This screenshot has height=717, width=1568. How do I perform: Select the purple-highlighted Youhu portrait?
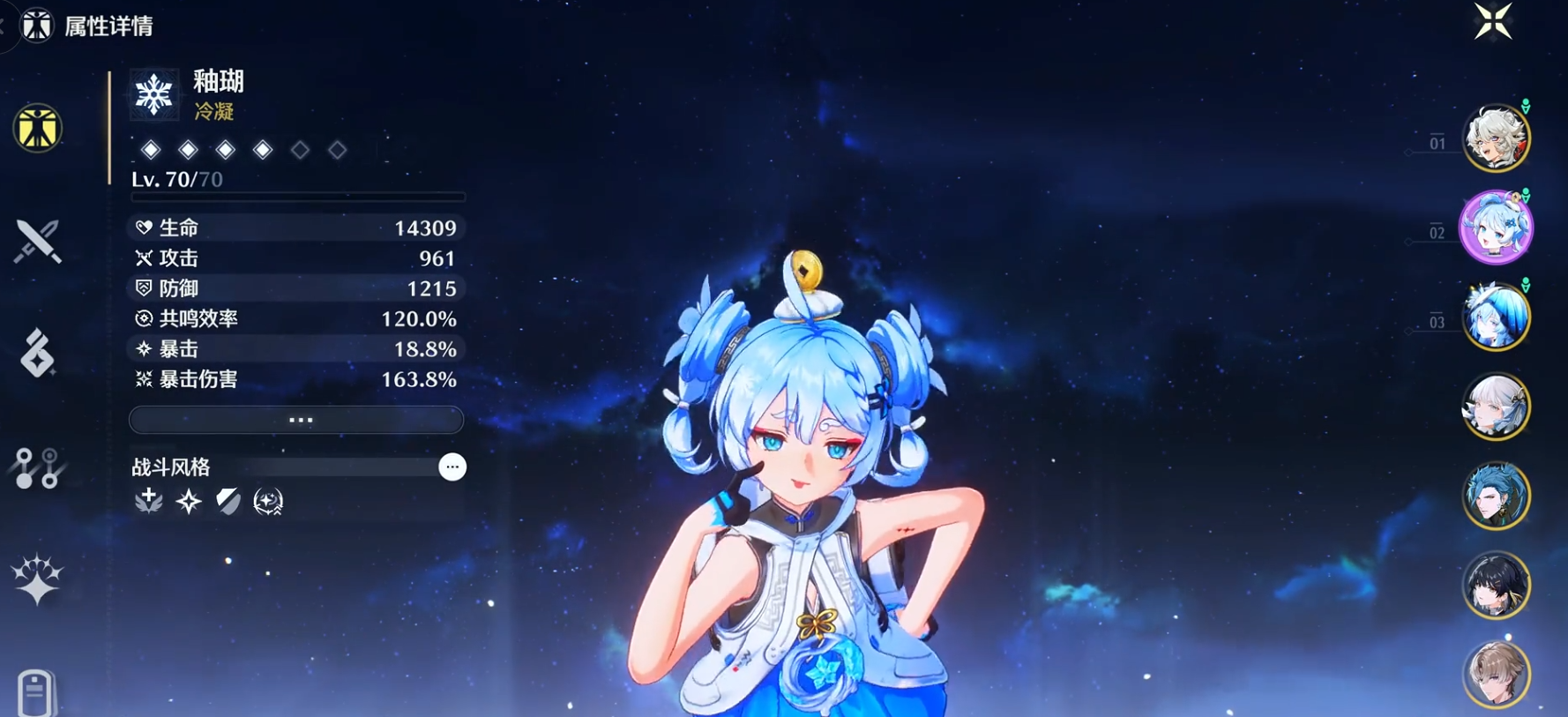[1496, 228]
